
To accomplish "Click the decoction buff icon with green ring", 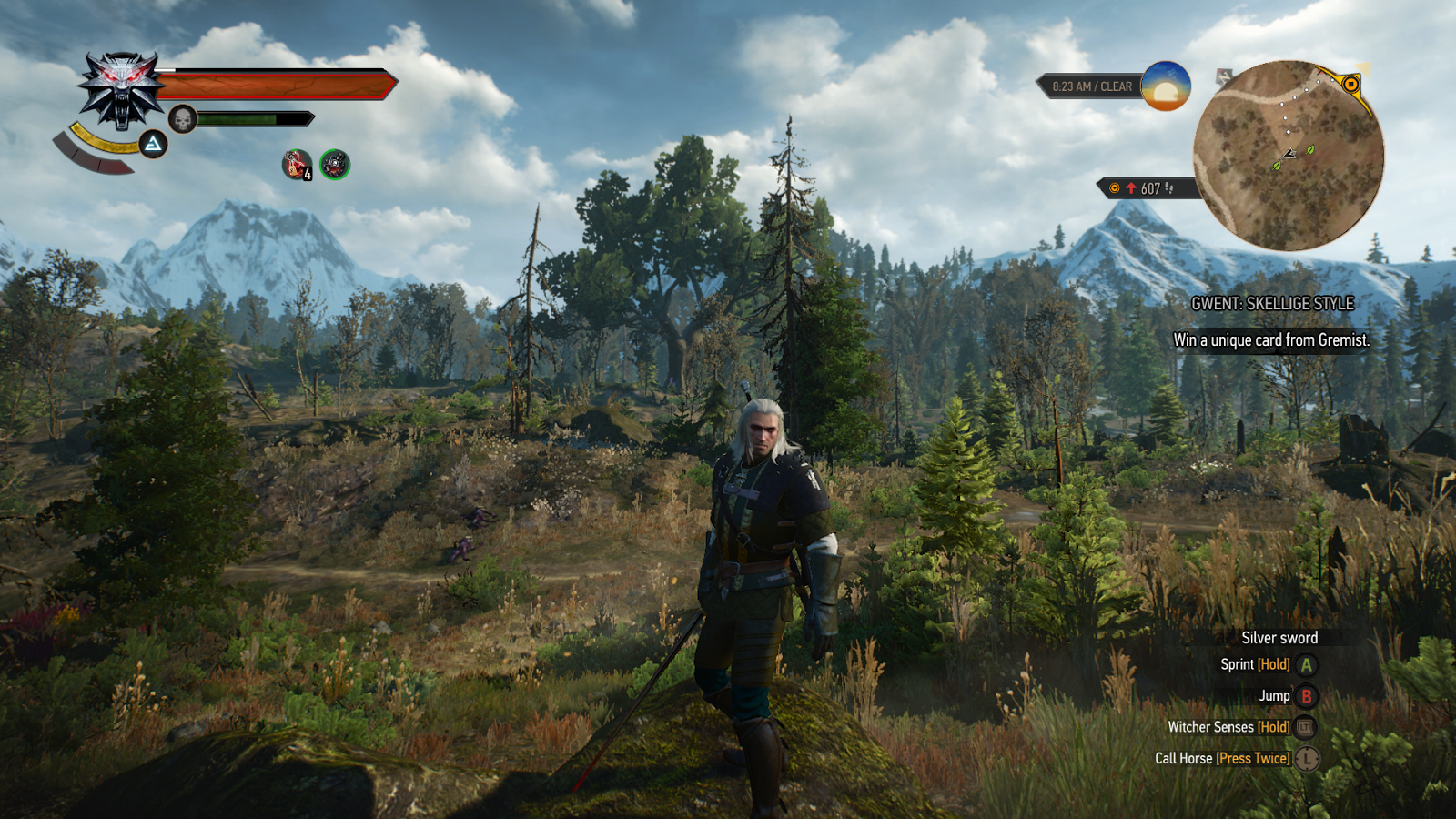I will 334,166.
